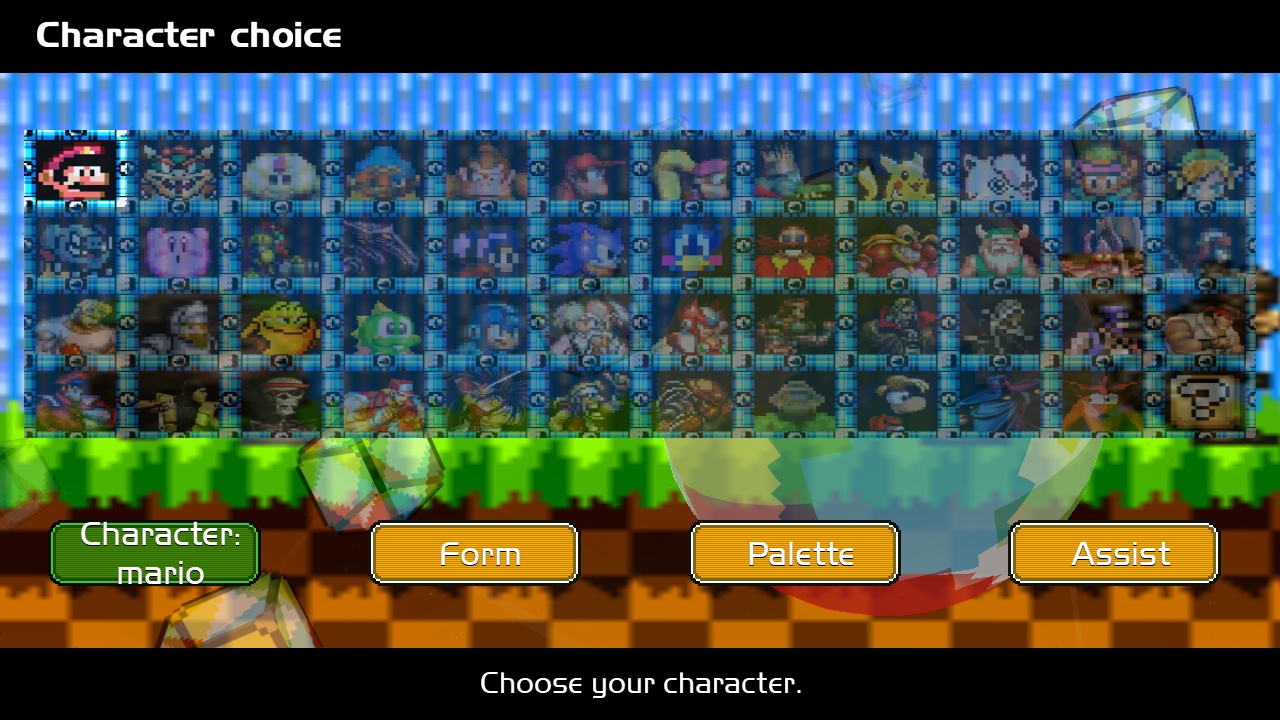This screenshot has height=720, width=1280.
Task: Select the Jigglypuff portrait
Action: [x=998, y=169]
